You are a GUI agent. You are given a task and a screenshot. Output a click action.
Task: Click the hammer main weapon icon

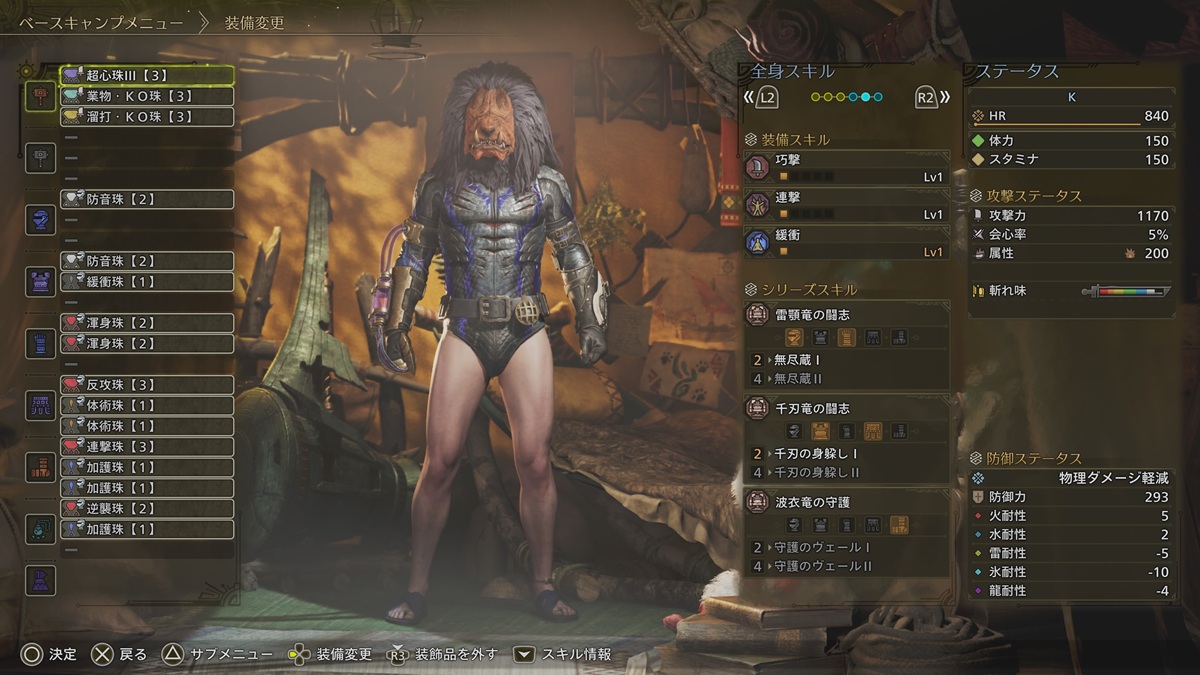tap(41, 96)
